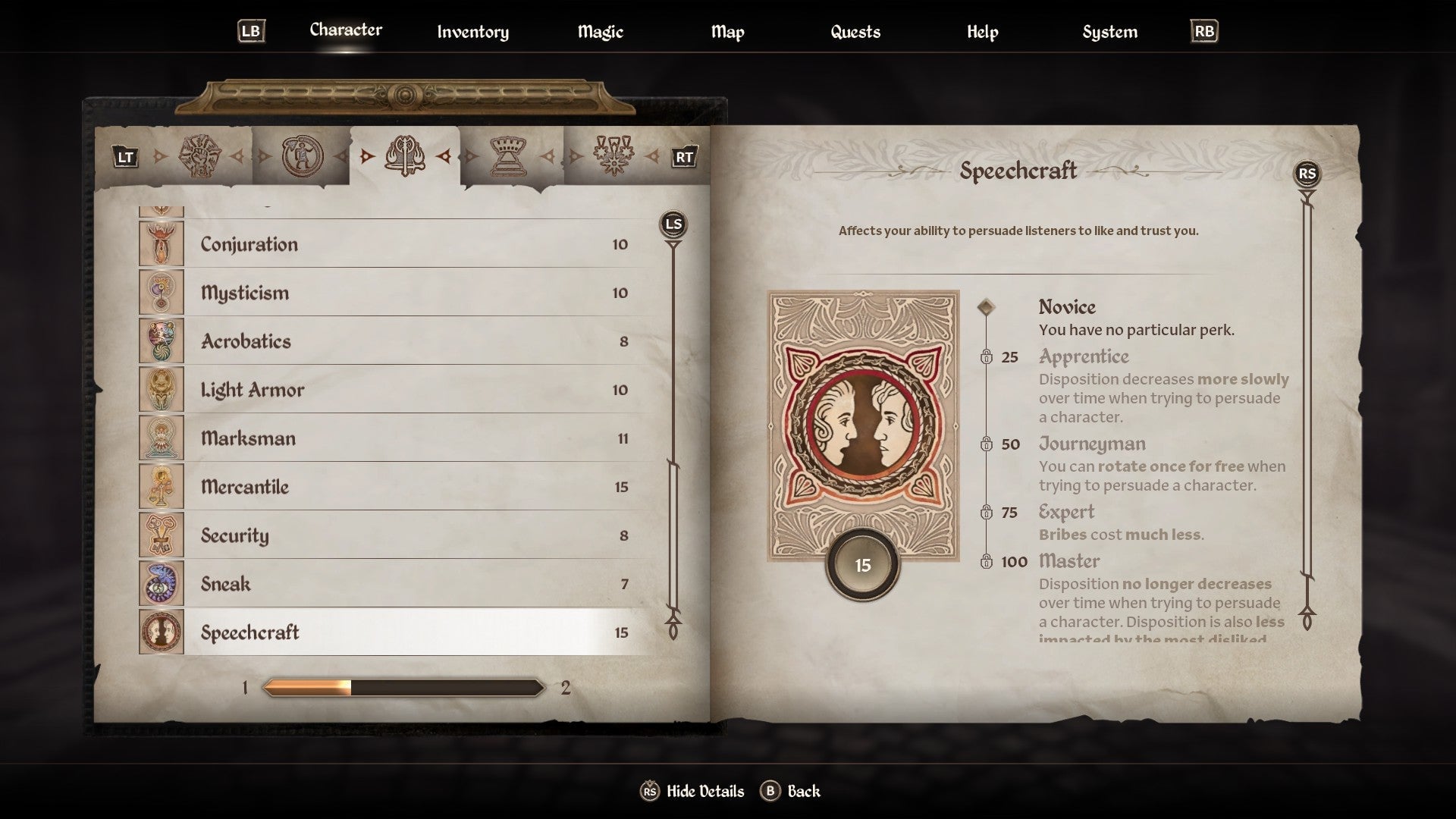The image size is (1456, 819).
Task: Click the Conjuration skill icon
Action: point(162,244)
